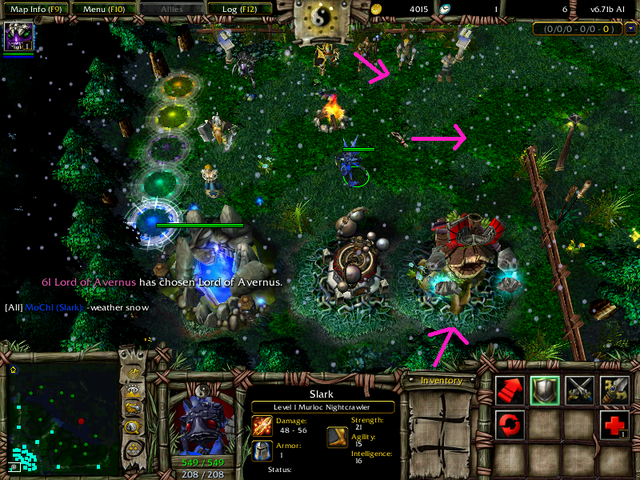
Task: Select the hero icon in the top-left corner
Action: [x=19, y=37]
